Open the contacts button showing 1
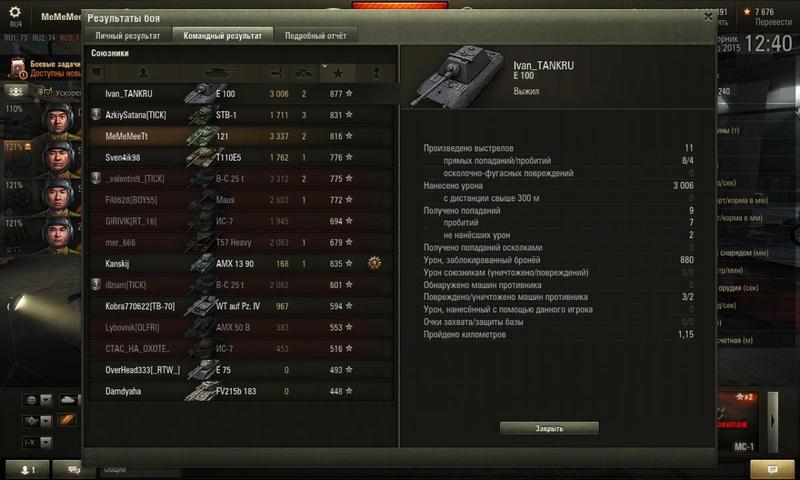This screenshot has width=800, height=480. [27, 469]
